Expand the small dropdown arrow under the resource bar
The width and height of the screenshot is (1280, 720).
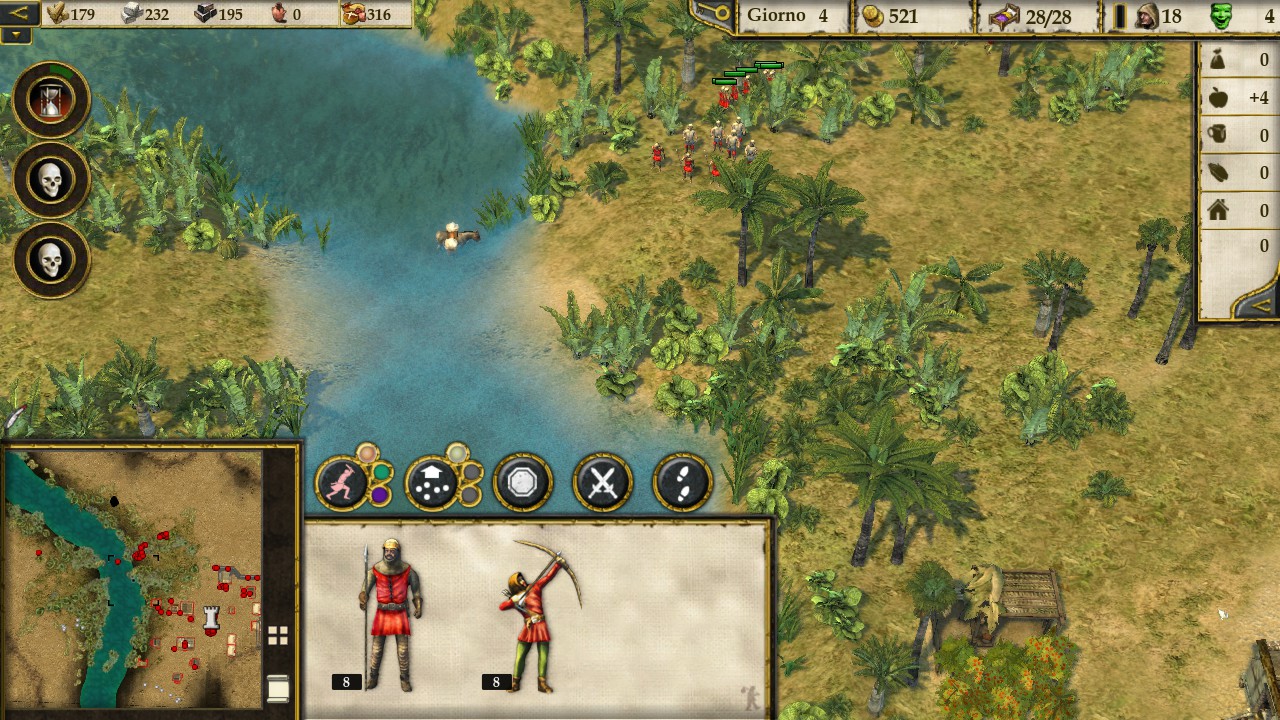click(x=16, y=35)
